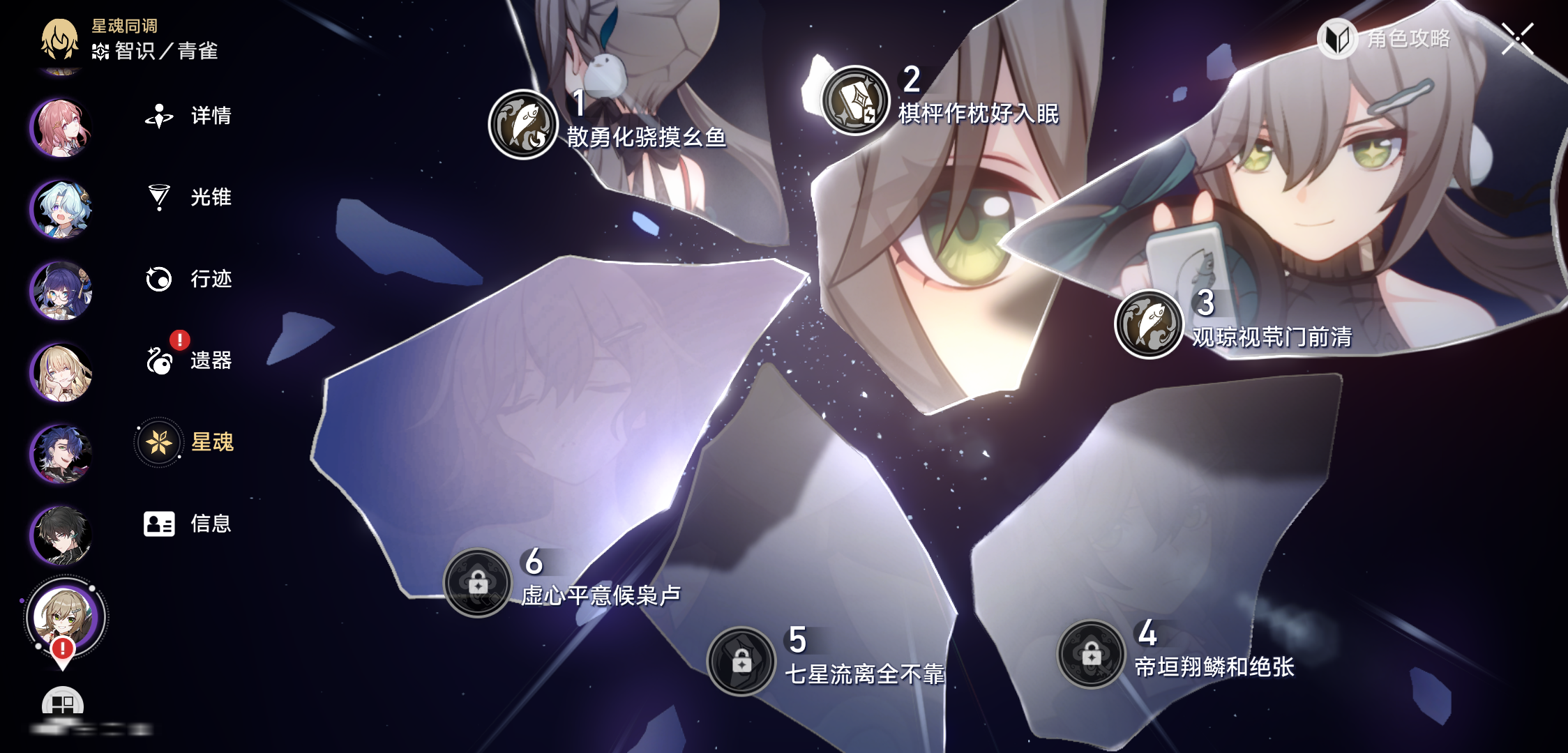View eidolon 1 散勇化骁摸幺鱼
This screenshot has width=1568, height=753.
523,125
